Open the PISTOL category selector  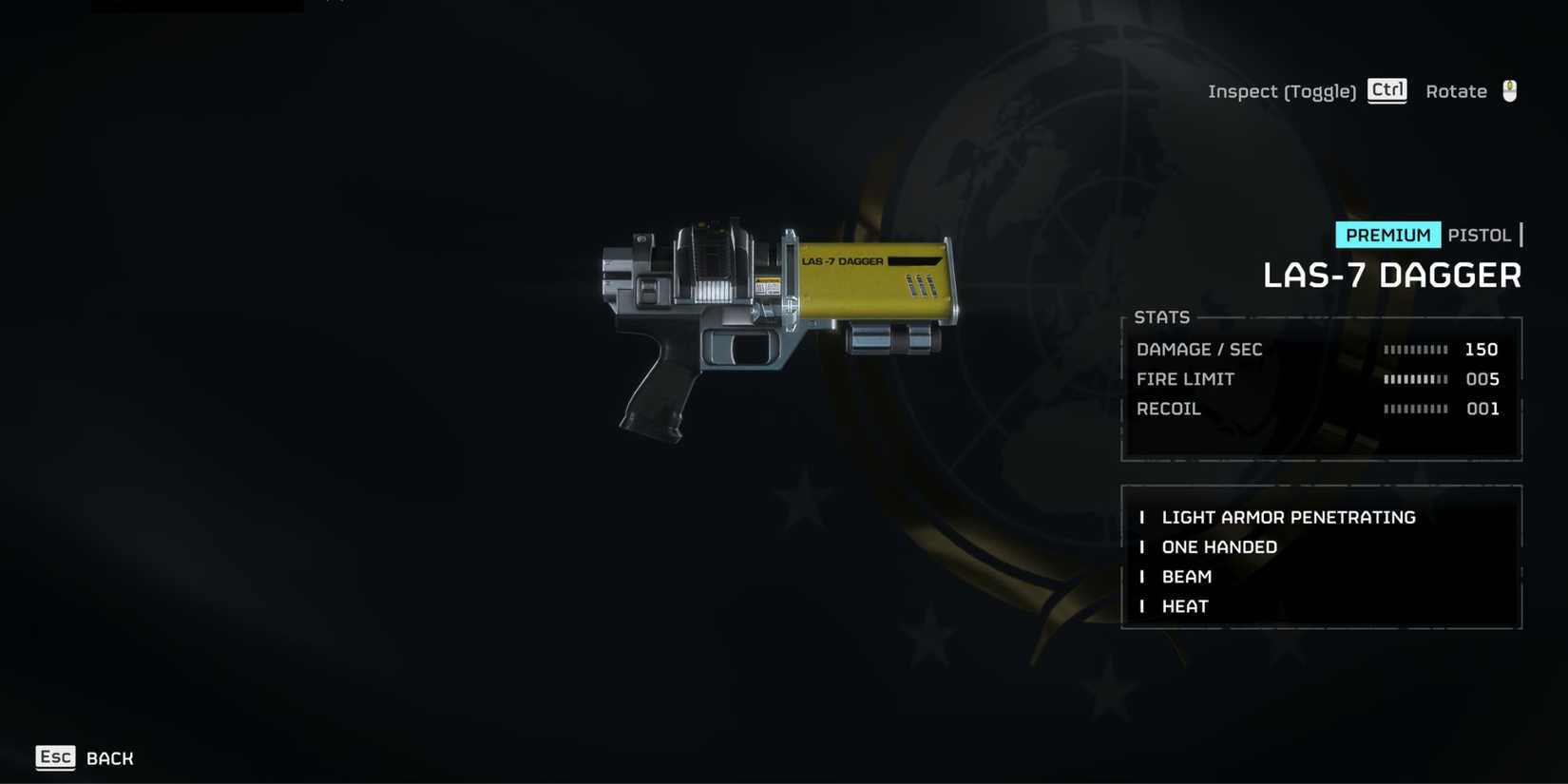[1481, 235]
